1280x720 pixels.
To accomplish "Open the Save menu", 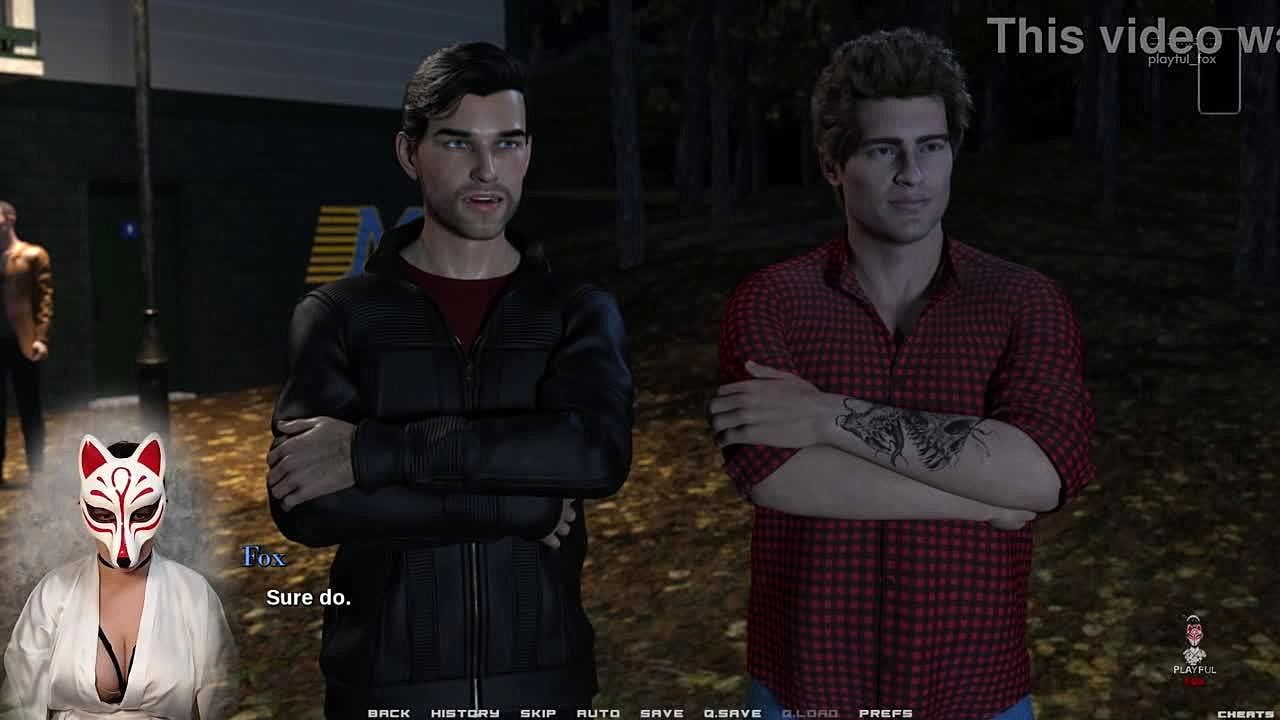I will coord(662,713).
